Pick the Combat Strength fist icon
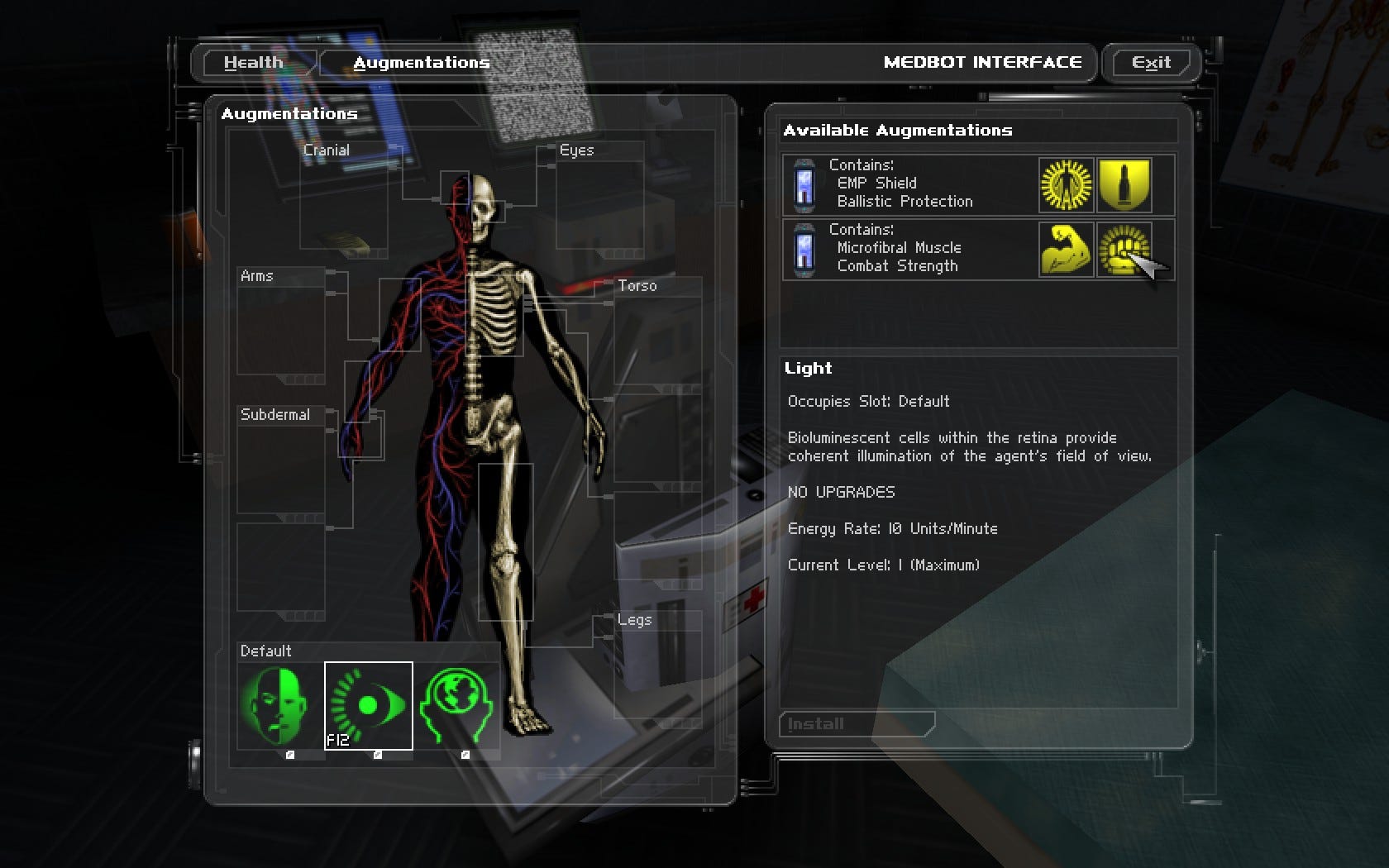The height and width of the screenshot is (868, 1389). click(x=1123, y=249)
